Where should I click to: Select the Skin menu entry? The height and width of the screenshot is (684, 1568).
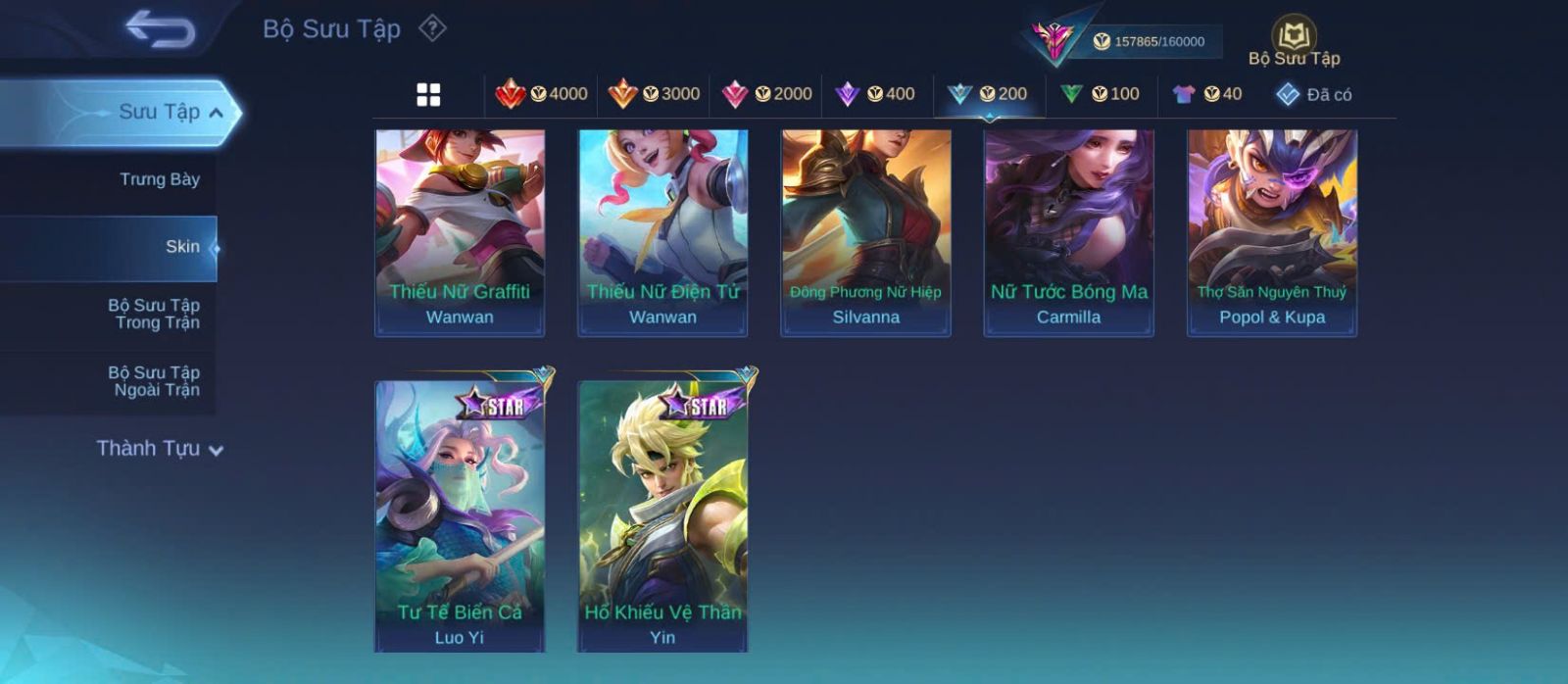182,247
